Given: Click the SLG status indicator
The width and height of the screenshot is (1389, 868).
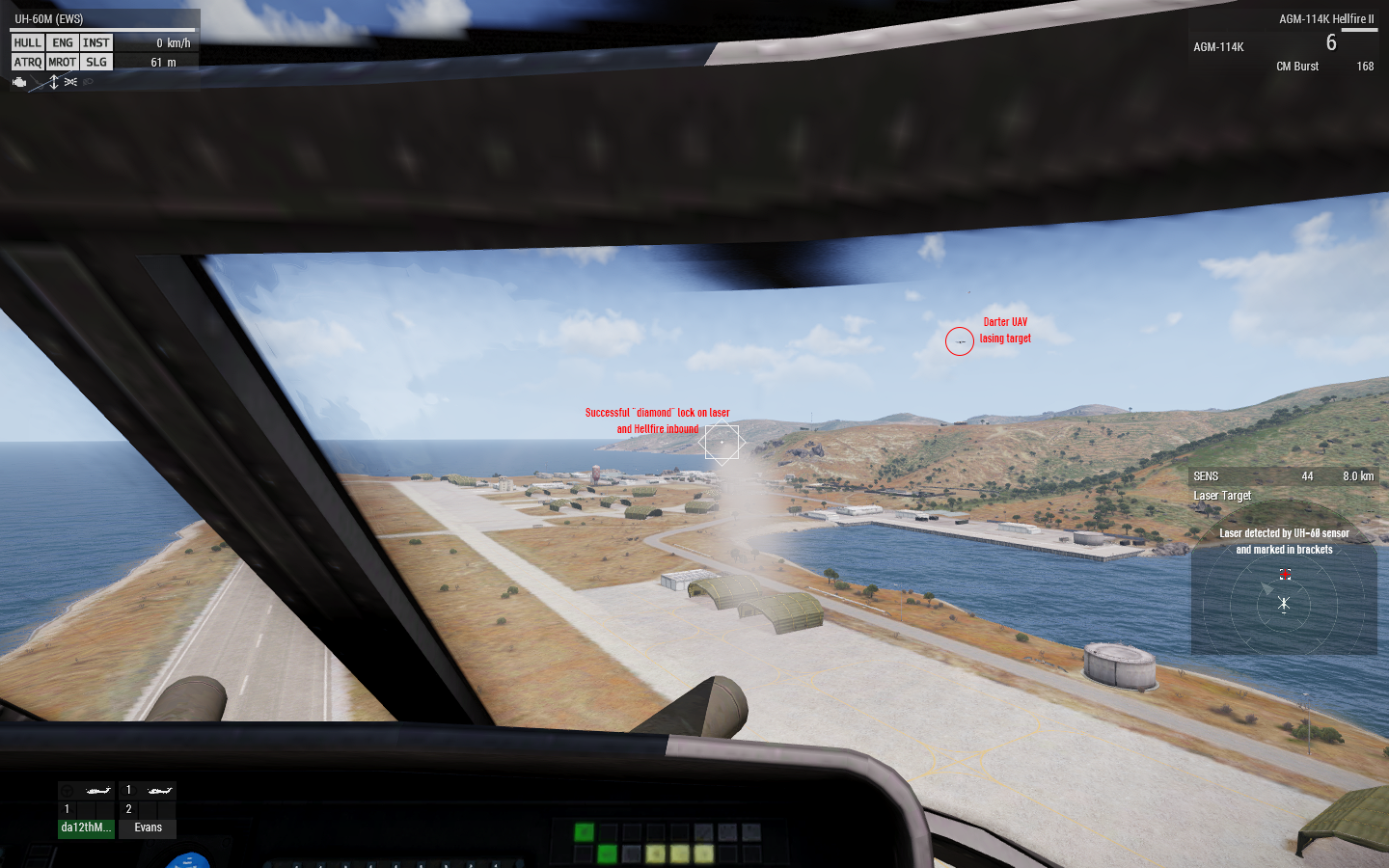Looking at the screenshot, I should (95, 62).
